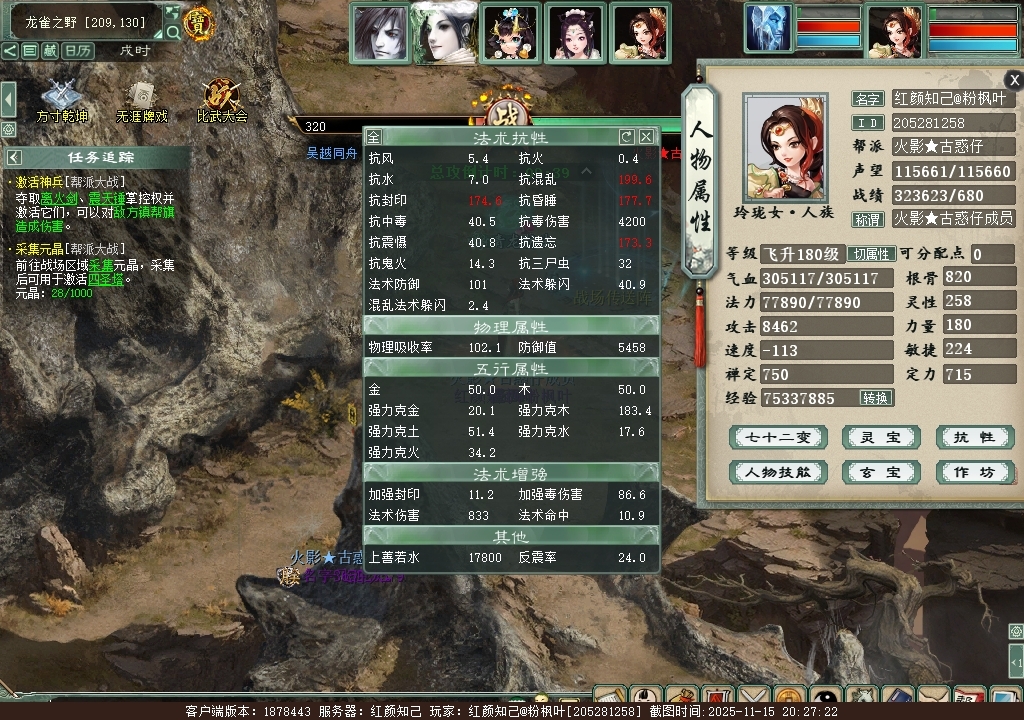Image resolution: width=1024 pixels, height=720 pixels.
Task: Convert experience with the 转换 button
Action: [x=875, y=398]
